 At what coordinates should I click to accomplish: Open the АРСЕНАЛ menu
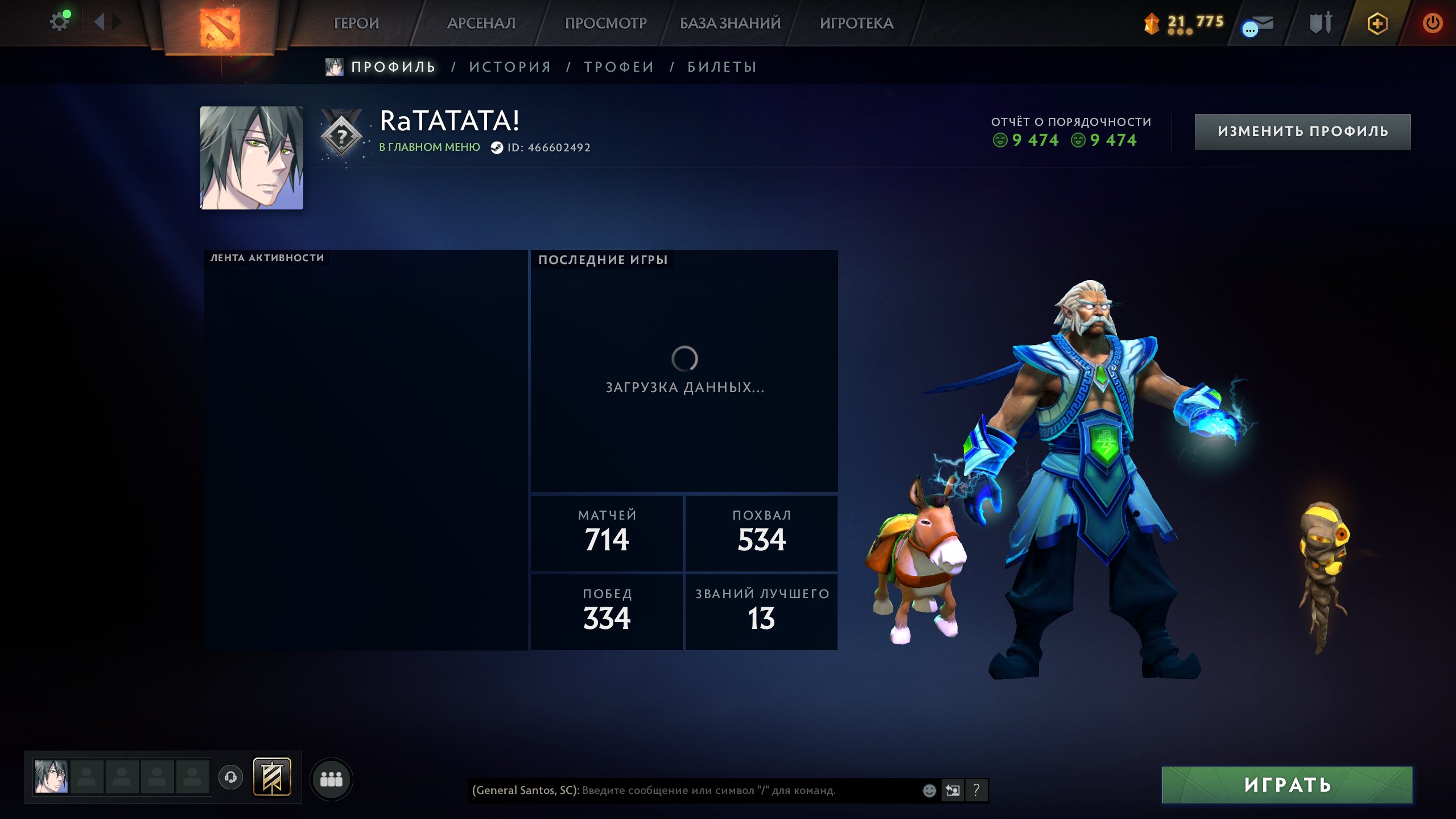tap(481, 23)
